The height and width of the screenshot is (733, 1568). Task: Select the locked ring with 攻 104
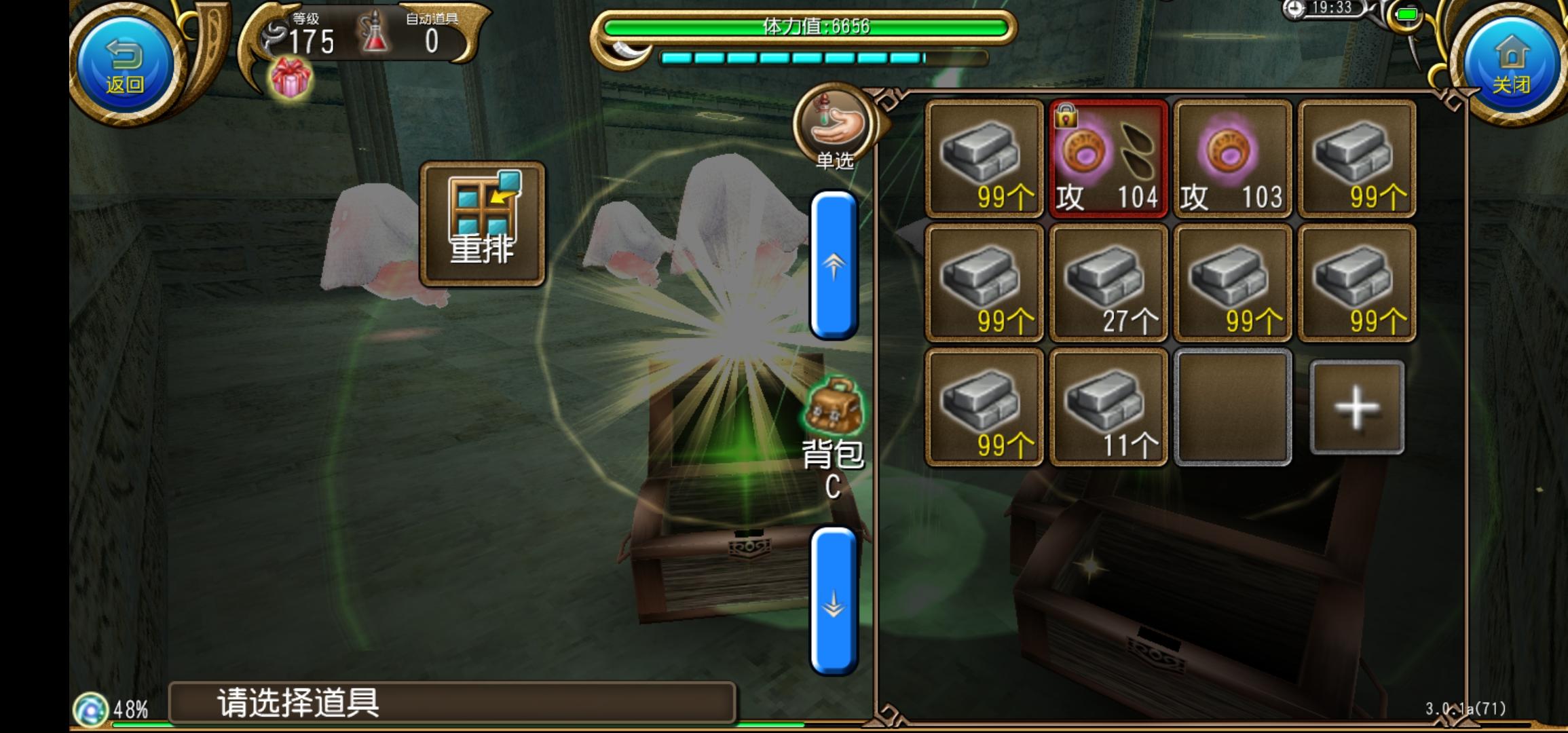[1108, 159]
